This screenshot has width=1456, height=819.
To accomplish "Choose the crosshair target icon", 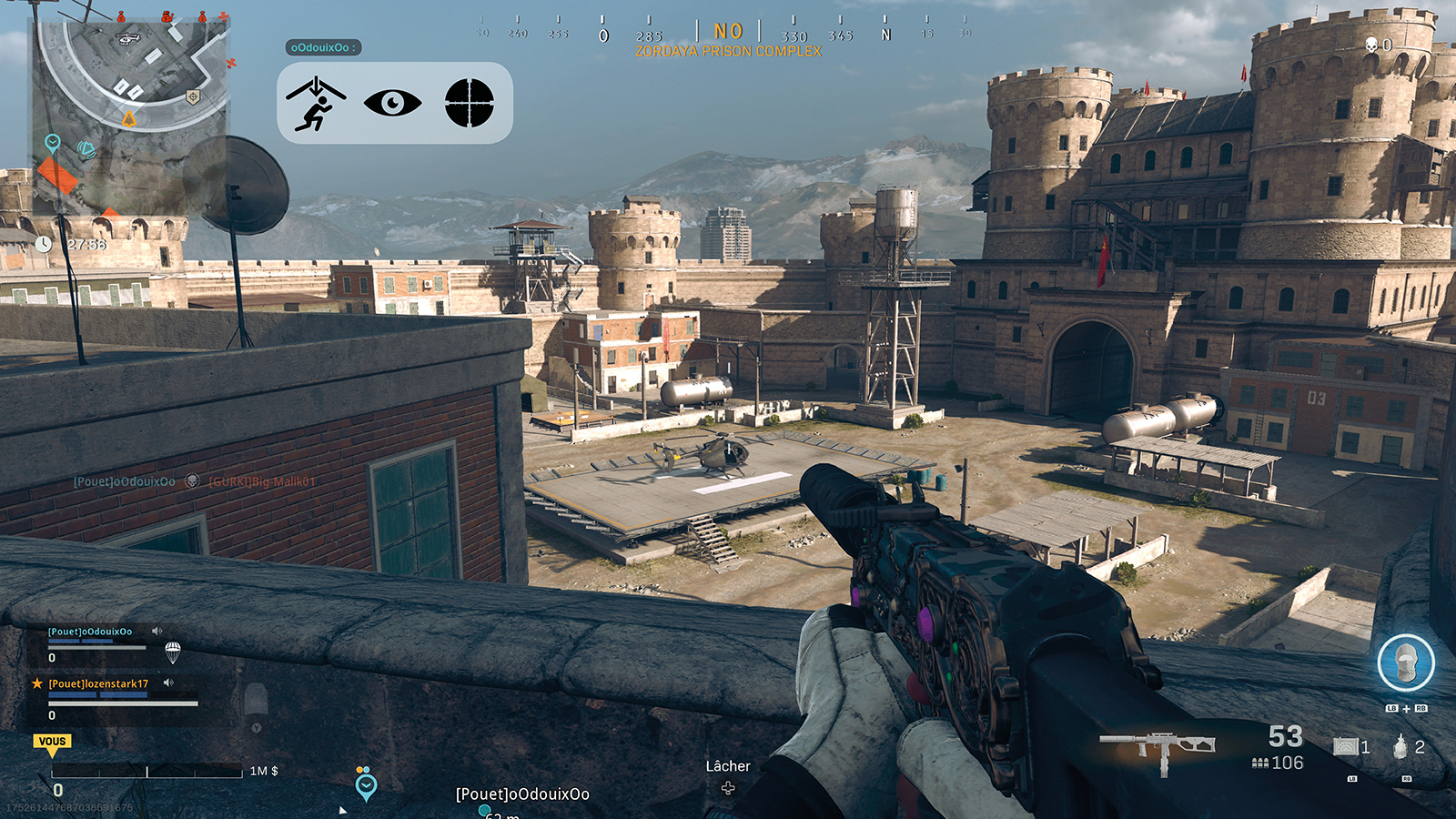I will click(x=470, y=103).
